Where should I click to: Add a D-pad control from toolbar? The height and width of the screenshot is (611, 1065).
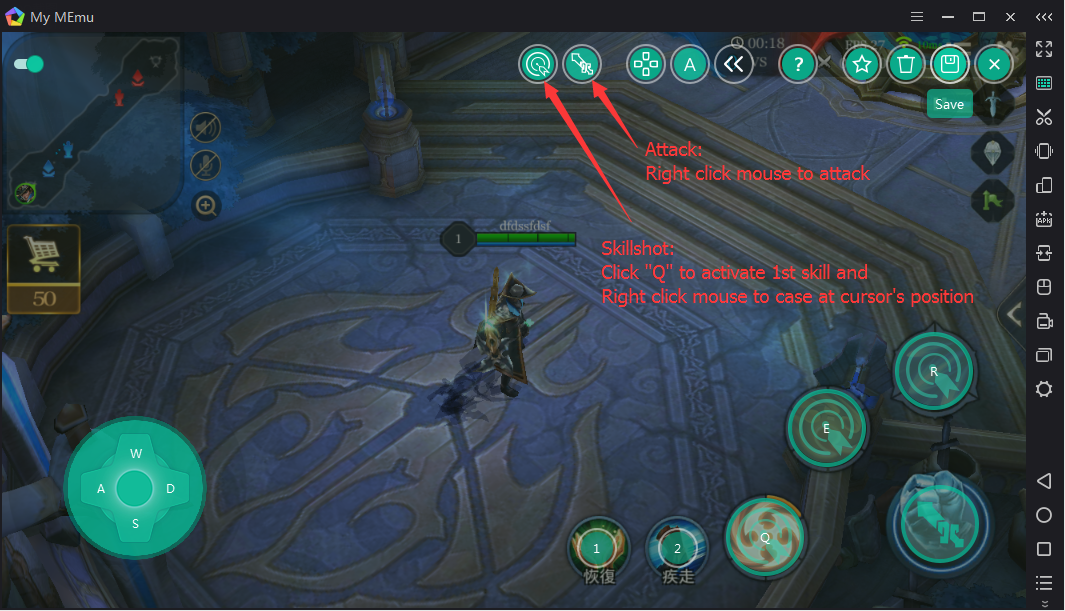pos(646,65)
